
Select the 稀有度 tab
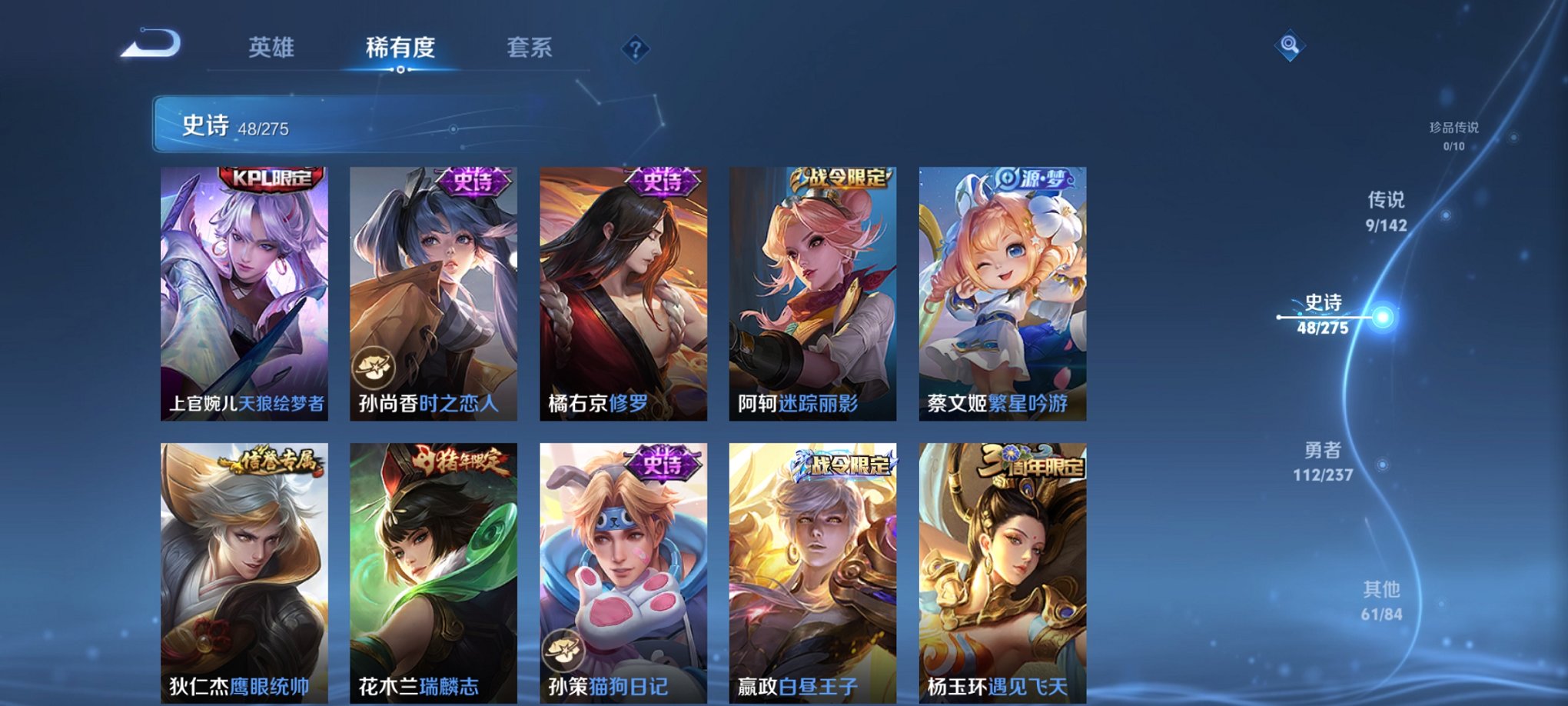(x=399, y=46)
